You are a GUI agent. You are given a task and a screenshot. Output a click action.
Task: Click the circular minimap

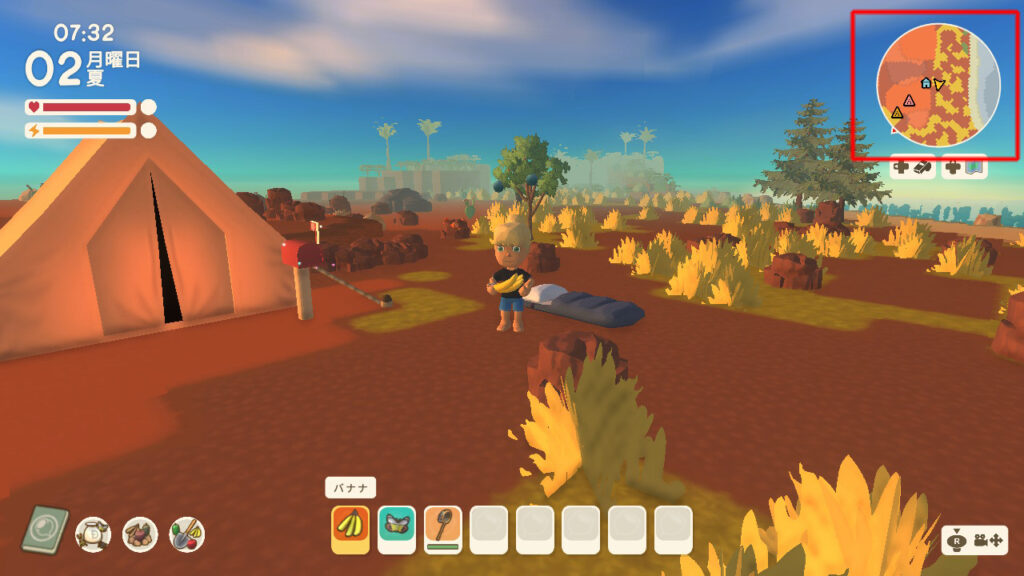pos(937,85)
